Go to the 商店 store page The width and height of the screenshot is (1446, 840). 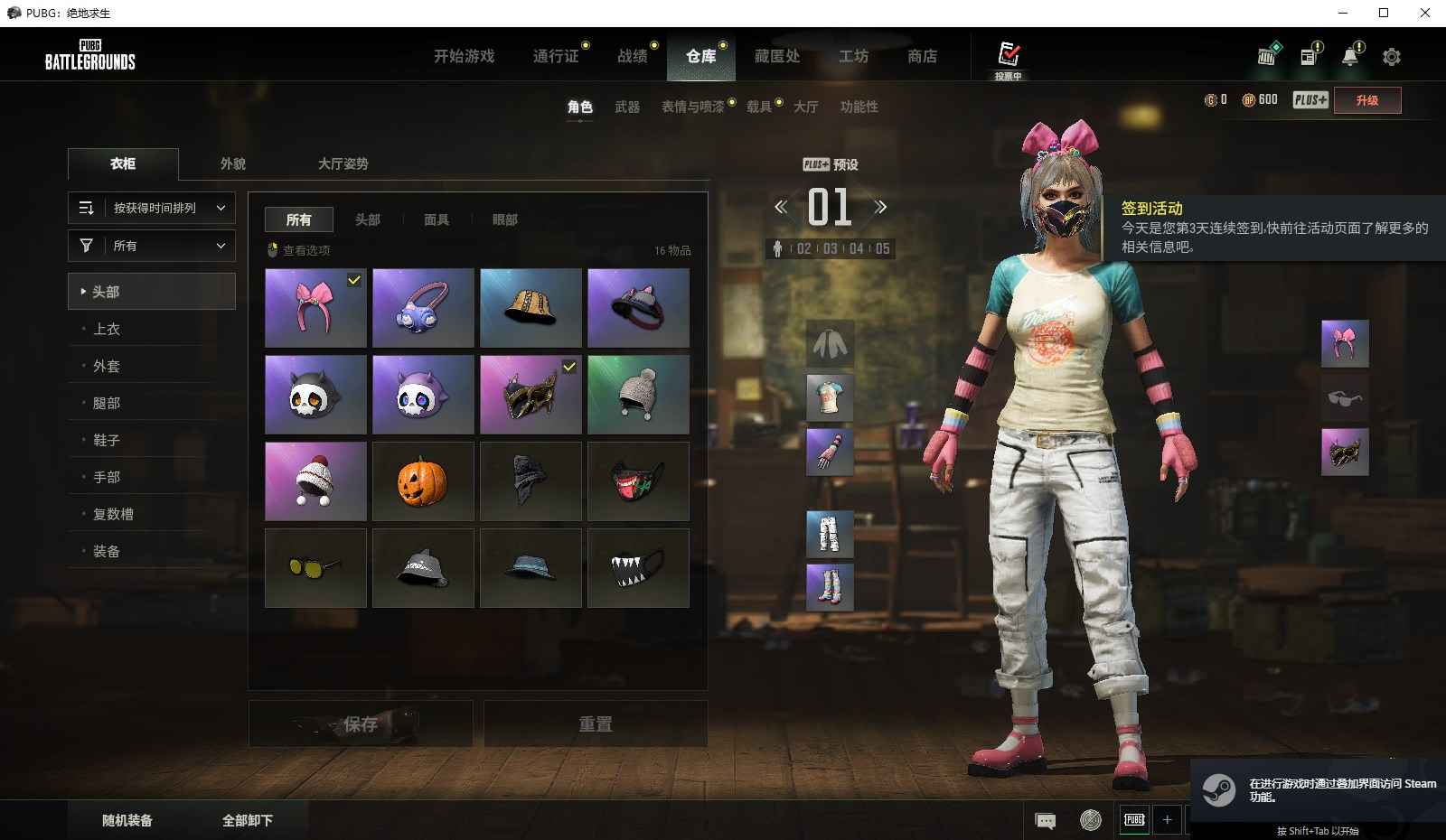[x=922, y=56]
